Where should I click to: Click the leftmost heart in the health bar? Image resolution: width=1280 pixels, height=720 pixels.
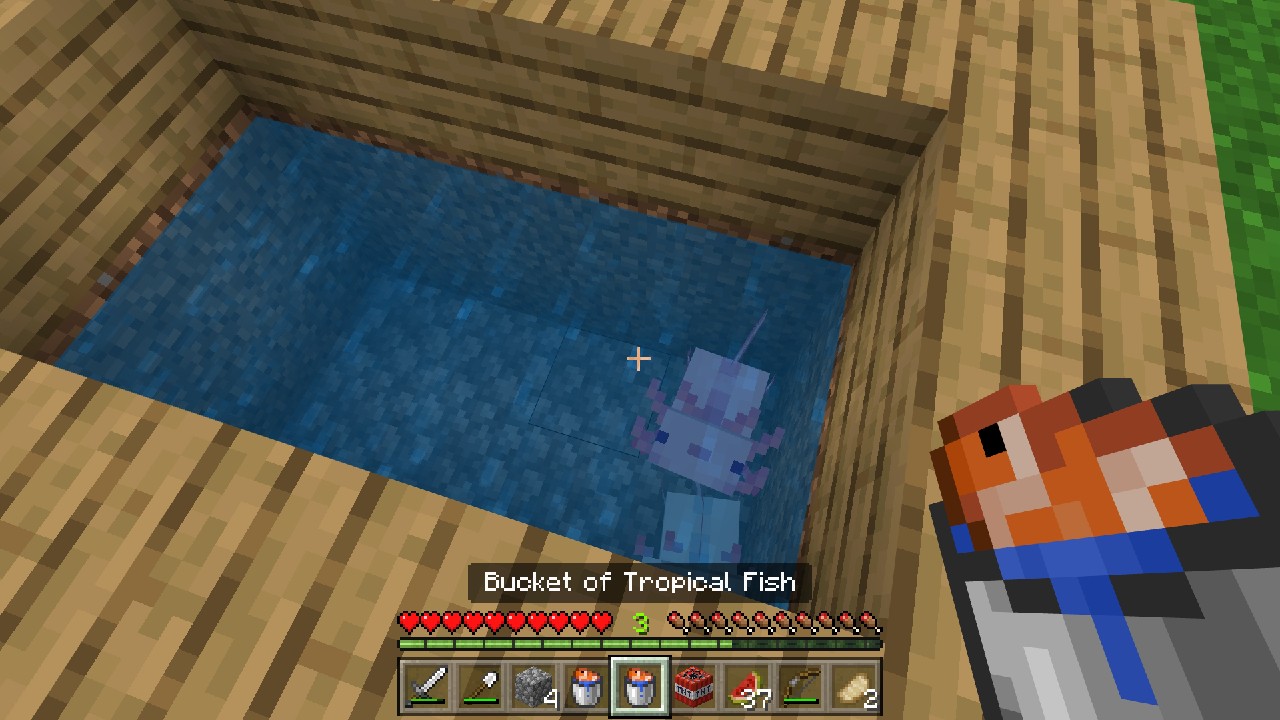pos(408,622)
